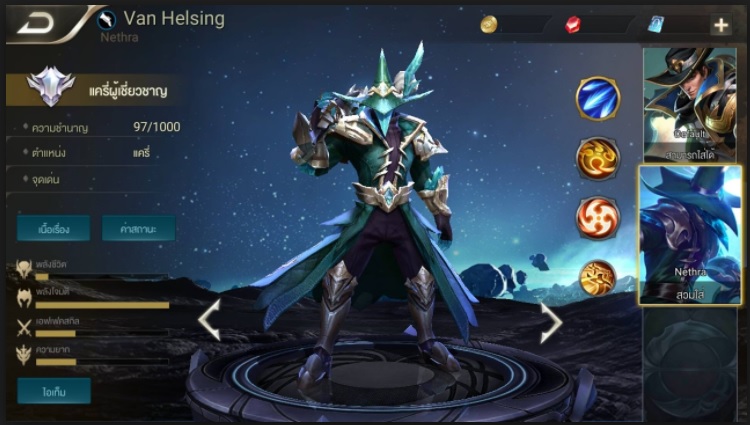Tap the gold coin currency icon

coord(489,25)
